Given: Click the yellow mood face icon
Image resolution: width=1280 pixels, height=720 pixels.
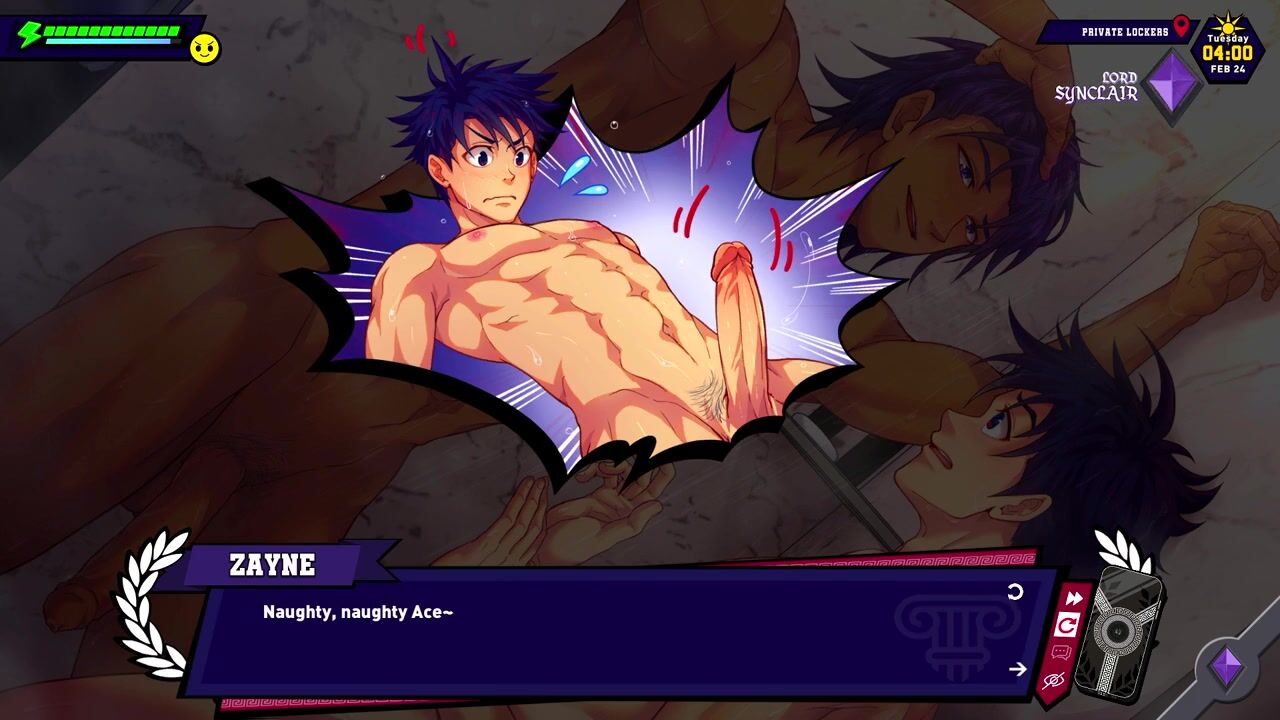Looking at the screenshot, I should (205, 48).
